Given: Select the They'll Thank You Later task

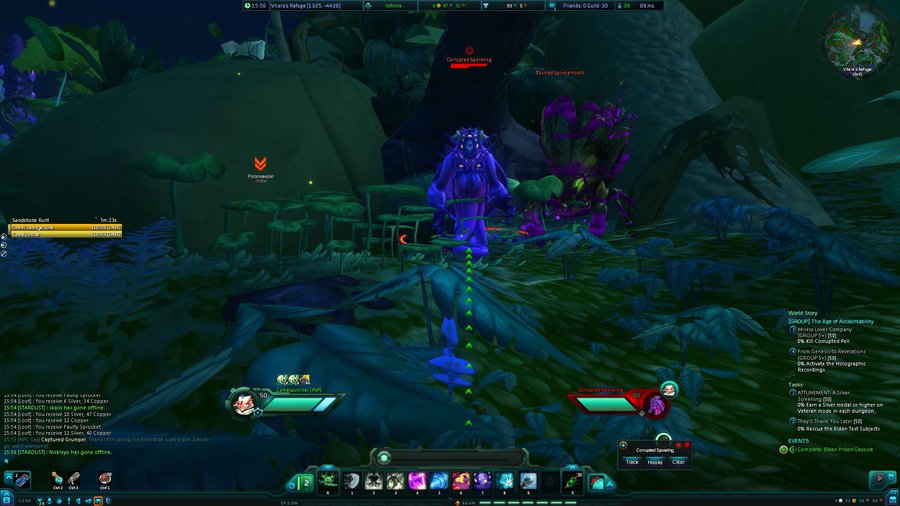Looking at the screenshot, I should click(830, 421).
